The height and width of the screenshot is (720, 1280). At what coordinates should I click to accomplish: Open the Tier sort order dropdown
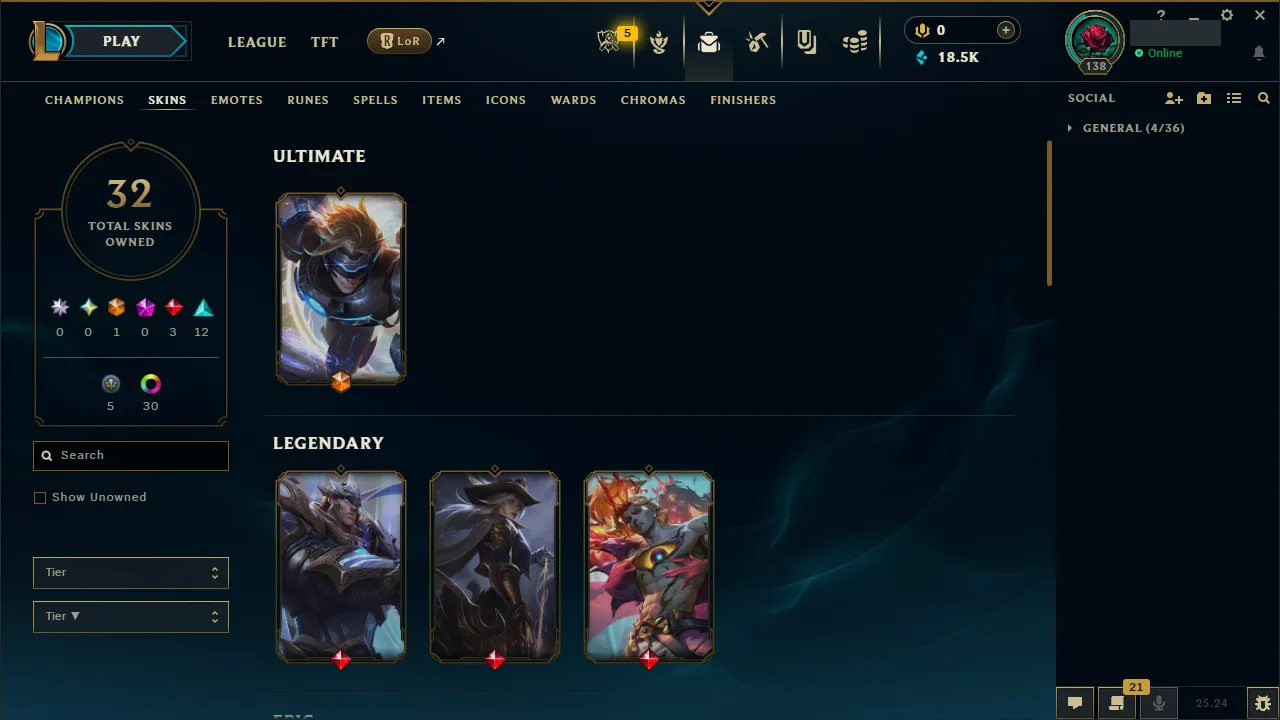pos(130,616)
